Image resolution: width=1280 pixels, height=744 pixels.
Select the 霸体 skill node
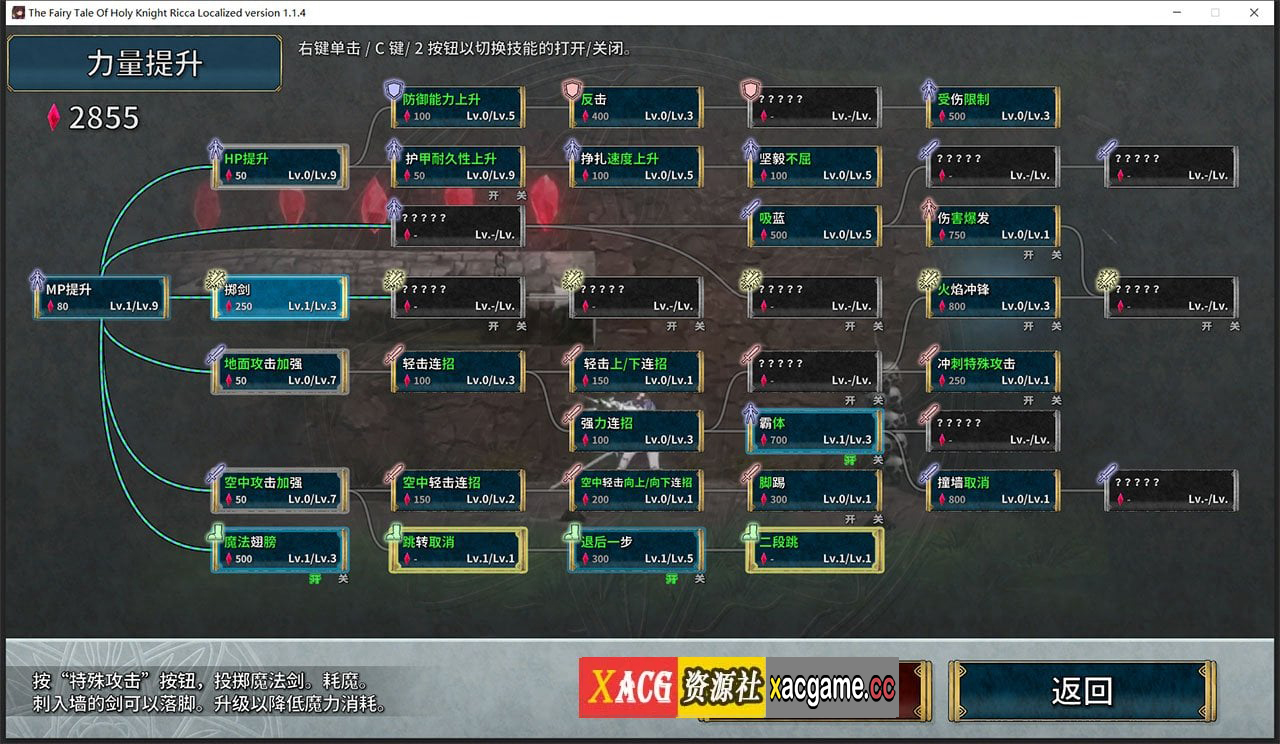[814, 431]
